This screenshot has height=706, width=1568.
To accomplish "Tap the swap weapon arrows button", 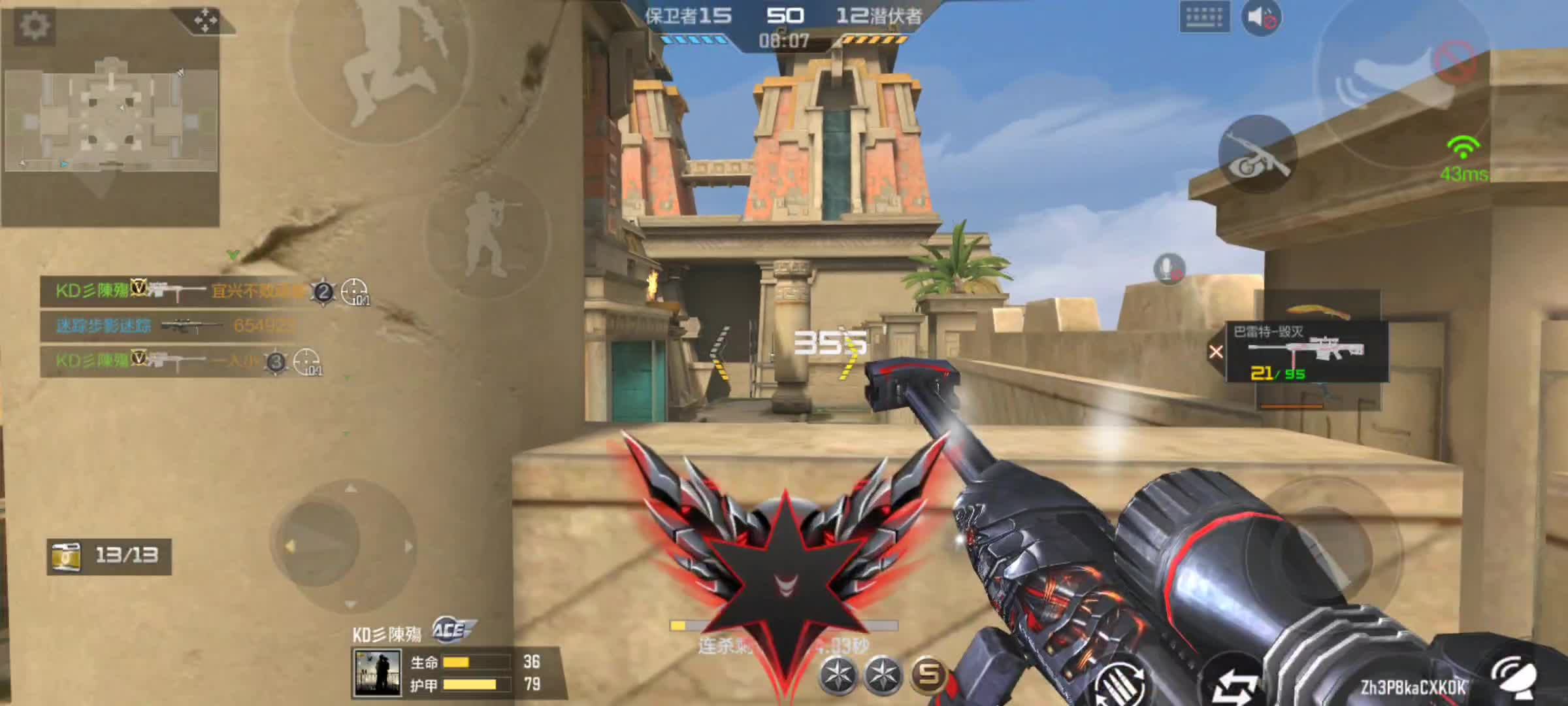I will [1235, 686].
